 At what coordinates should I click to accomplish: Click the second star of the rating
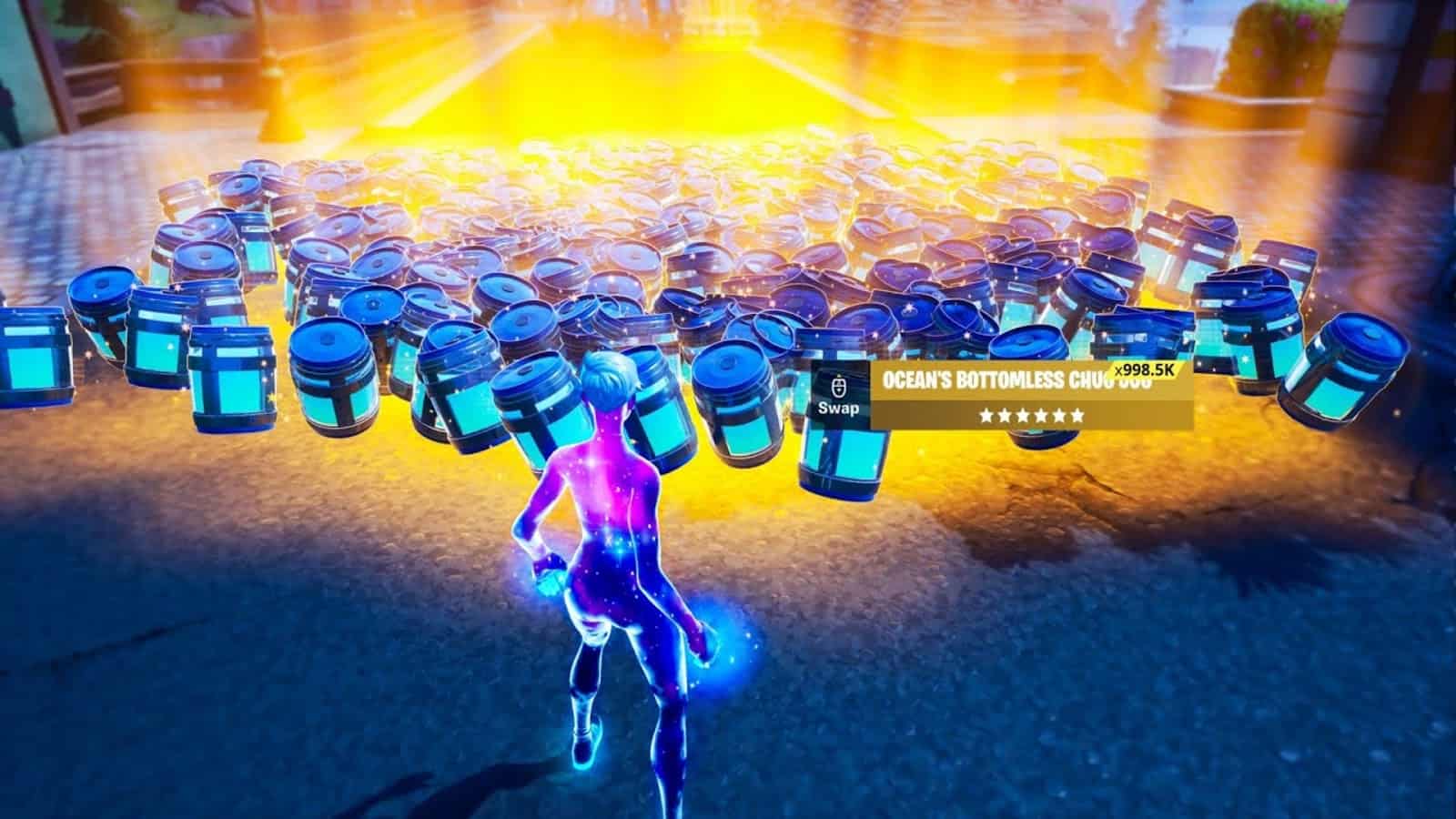tap(1005, 415)
